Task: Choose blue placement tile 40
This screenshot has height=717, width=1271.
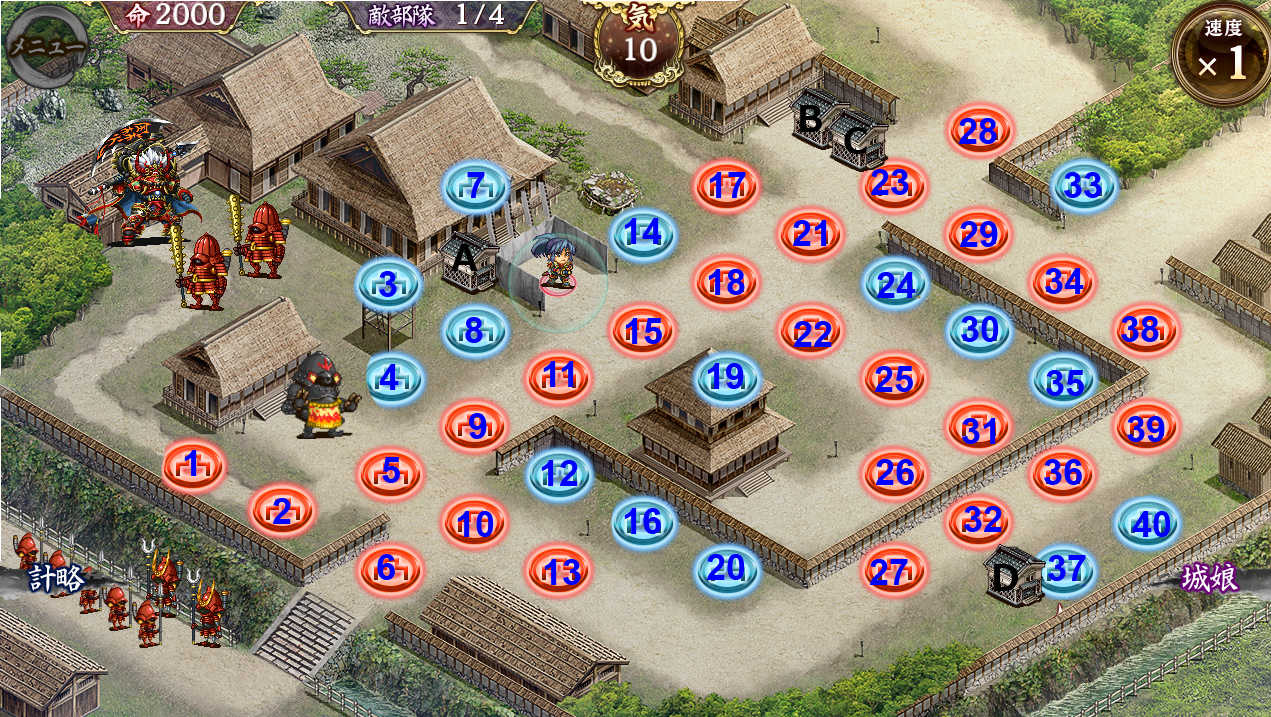Action: 1148,523
